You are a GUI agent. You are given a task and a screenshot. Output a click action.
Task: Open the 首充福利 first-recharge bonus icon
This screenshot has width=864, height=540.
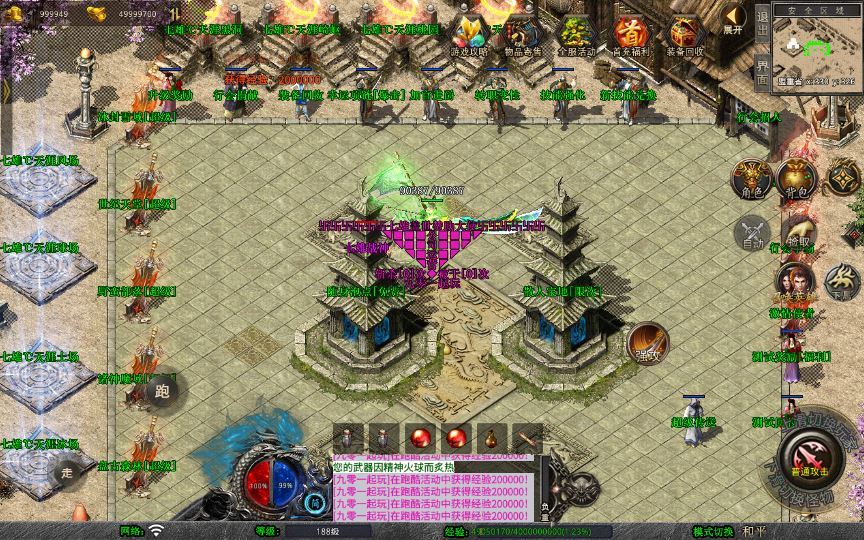pyautogui.click(x=630, y=34)
